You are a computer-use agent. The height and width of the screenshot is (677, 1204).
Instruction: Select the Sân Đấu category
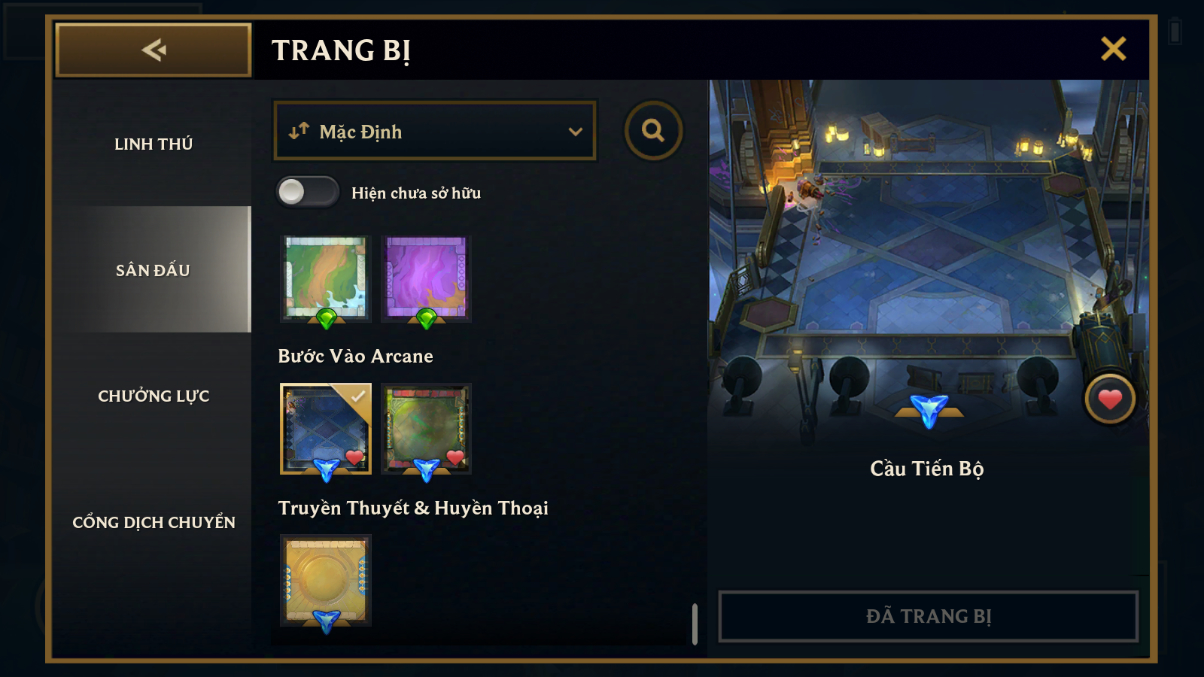pos(153,270)
